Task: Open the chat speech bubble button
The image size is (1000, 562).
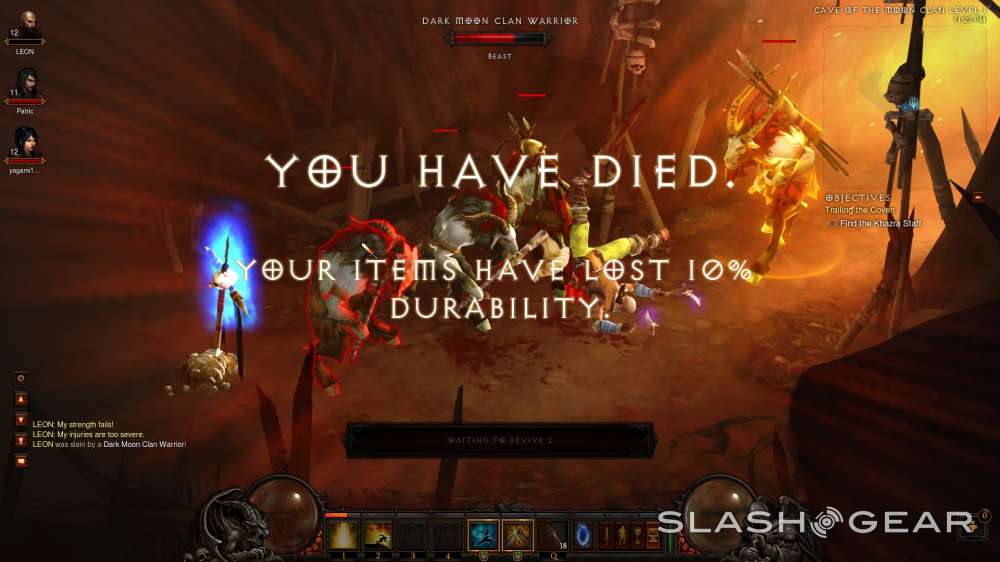Action: [21, 461]
